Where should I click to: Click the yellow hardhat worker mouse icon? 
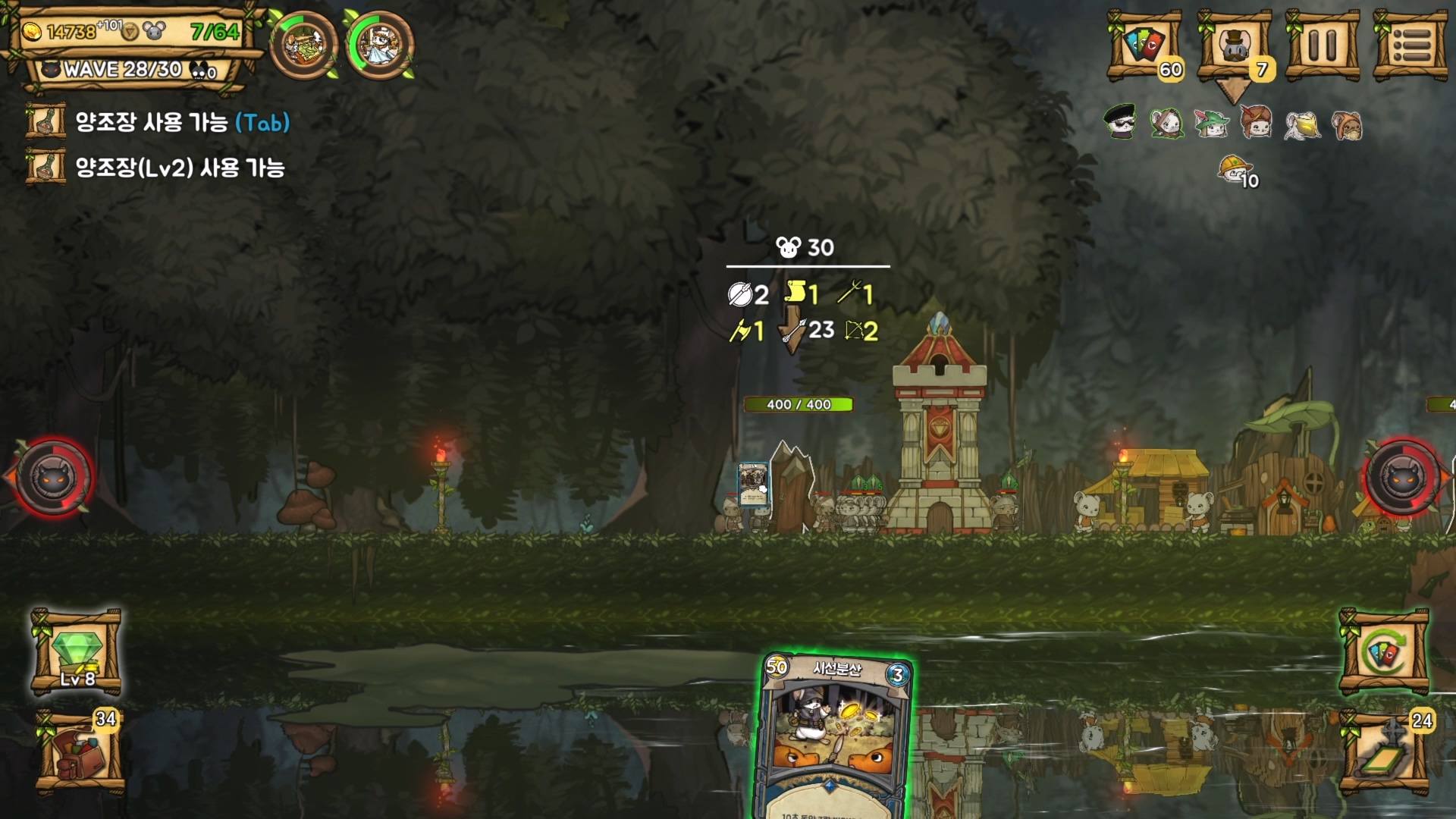pos(1235,170)
